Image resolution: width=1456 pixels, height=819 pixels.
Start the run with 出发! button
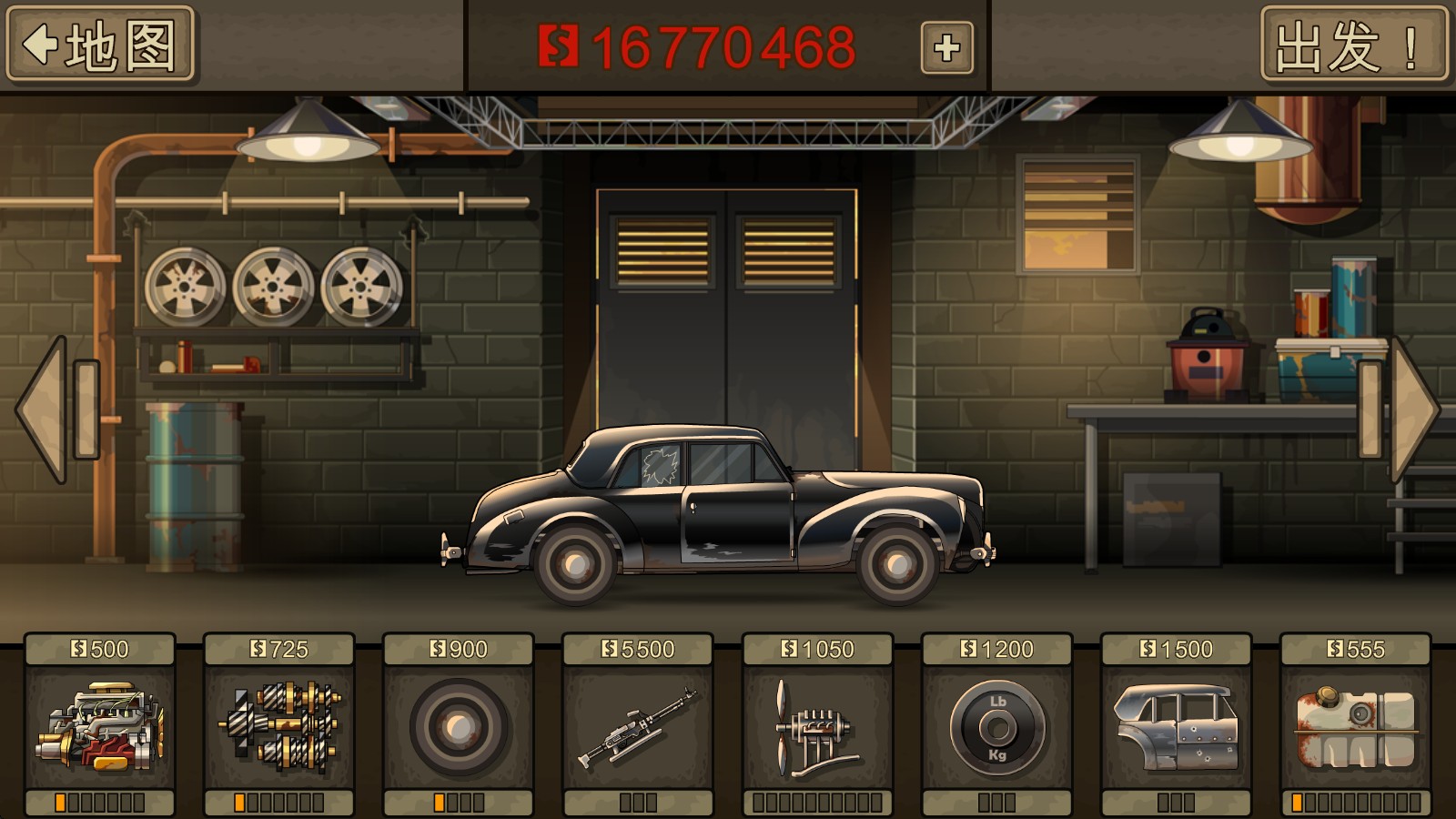pos(1353,45)
